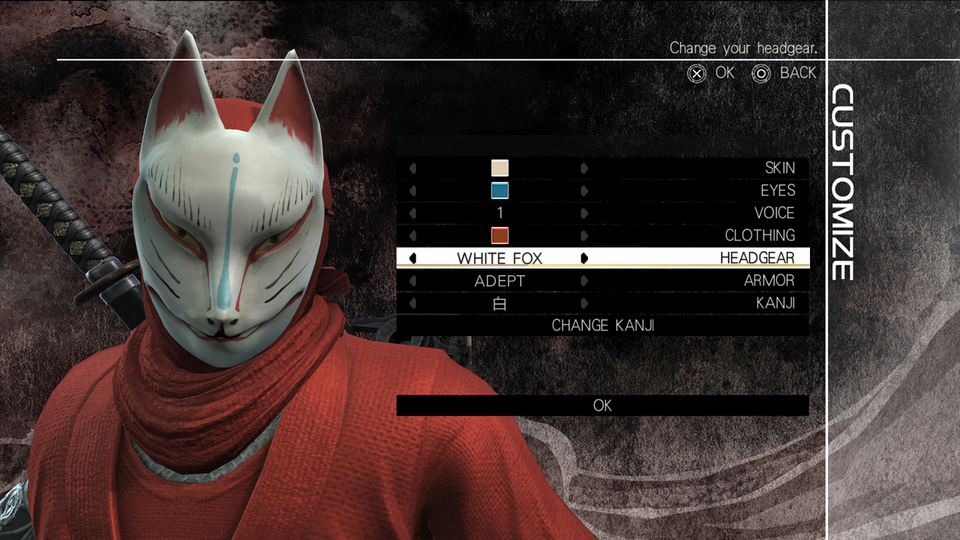Confirm customization with the bottom OK button

point(602,405)
